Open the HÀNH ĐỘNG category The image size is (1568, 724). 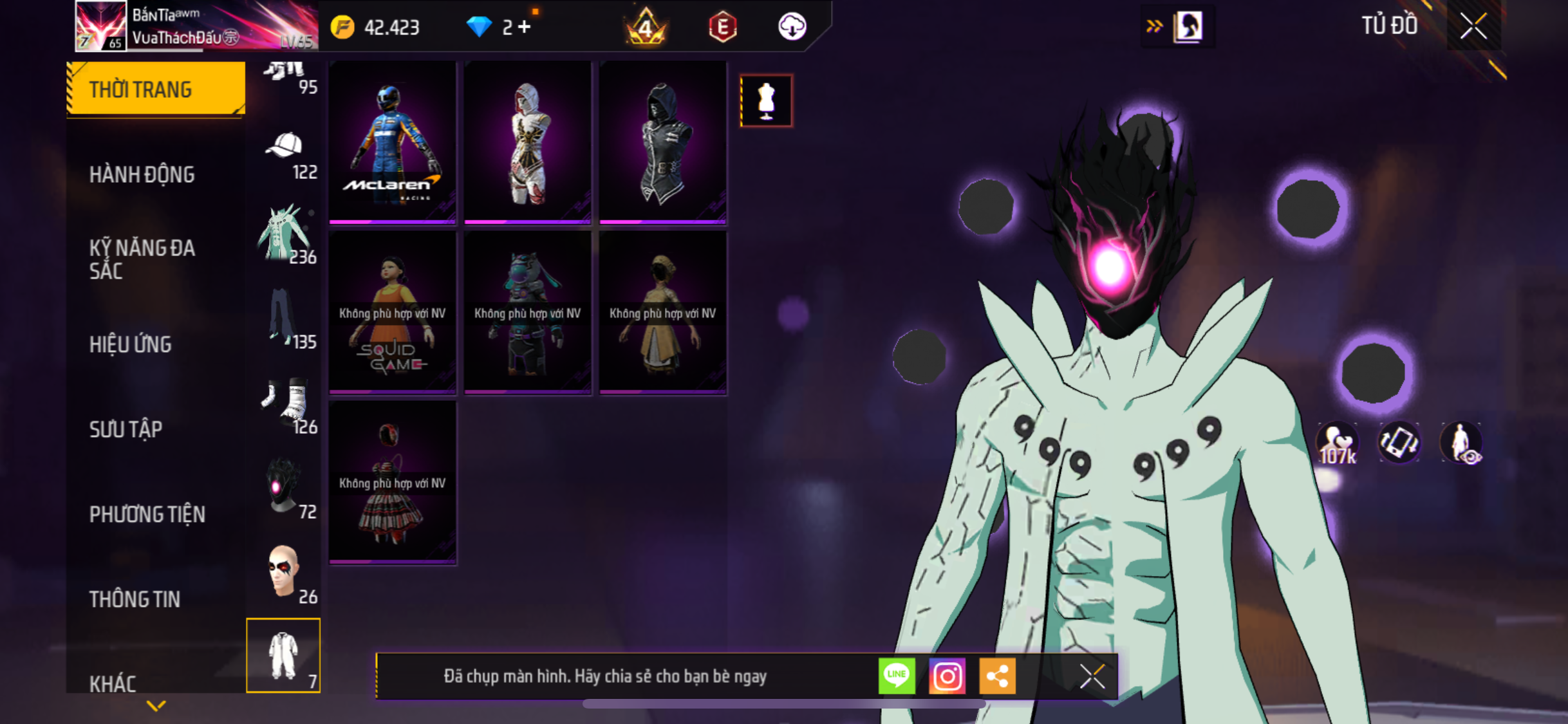click(142, 174)
